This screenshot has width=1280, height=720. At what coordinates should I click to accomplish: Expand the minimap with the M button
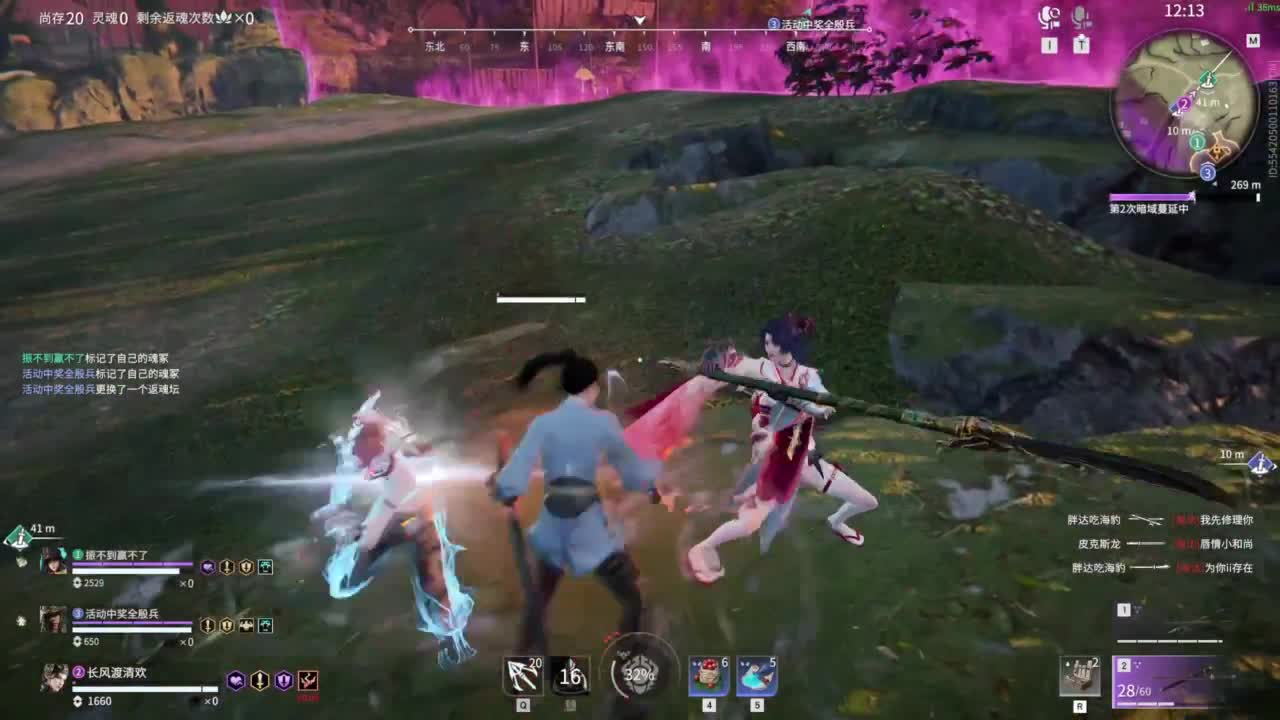1253,42
